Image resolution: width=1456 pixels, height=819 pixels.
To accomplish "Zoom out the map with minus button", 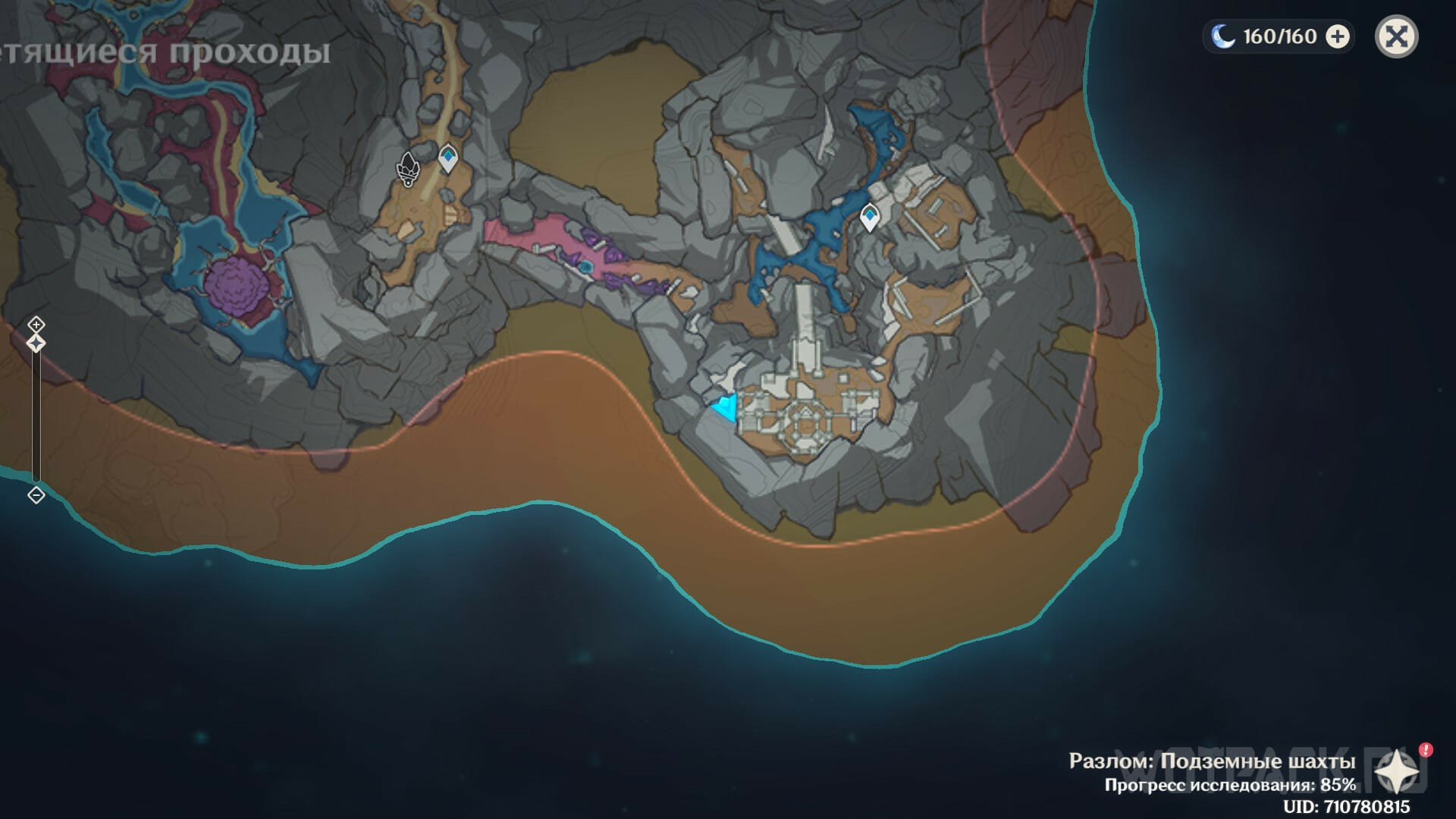I will [x=36, y=495].
